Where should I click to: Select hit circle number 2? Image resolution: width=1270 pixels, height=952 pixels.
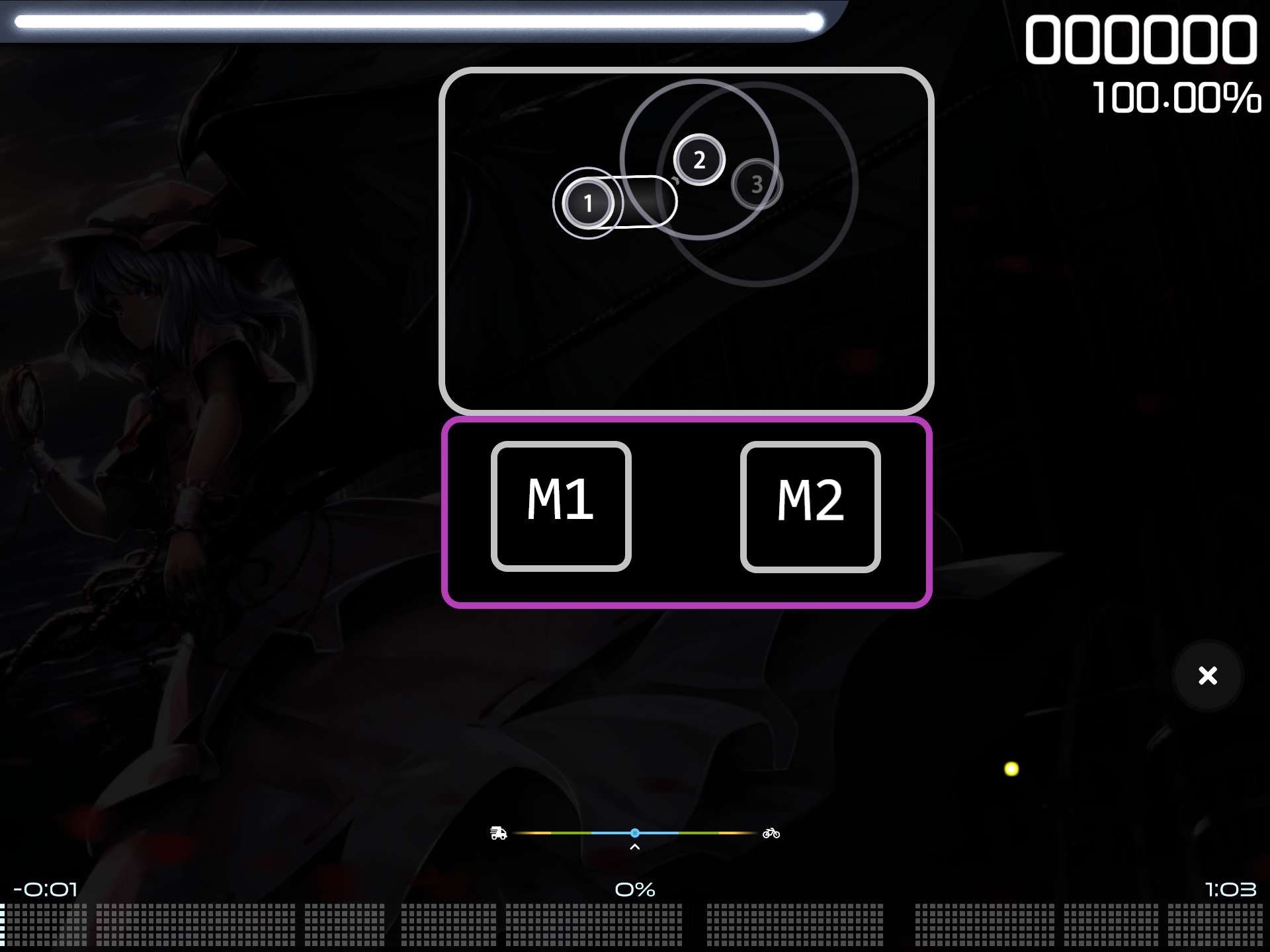pos(700,160)
